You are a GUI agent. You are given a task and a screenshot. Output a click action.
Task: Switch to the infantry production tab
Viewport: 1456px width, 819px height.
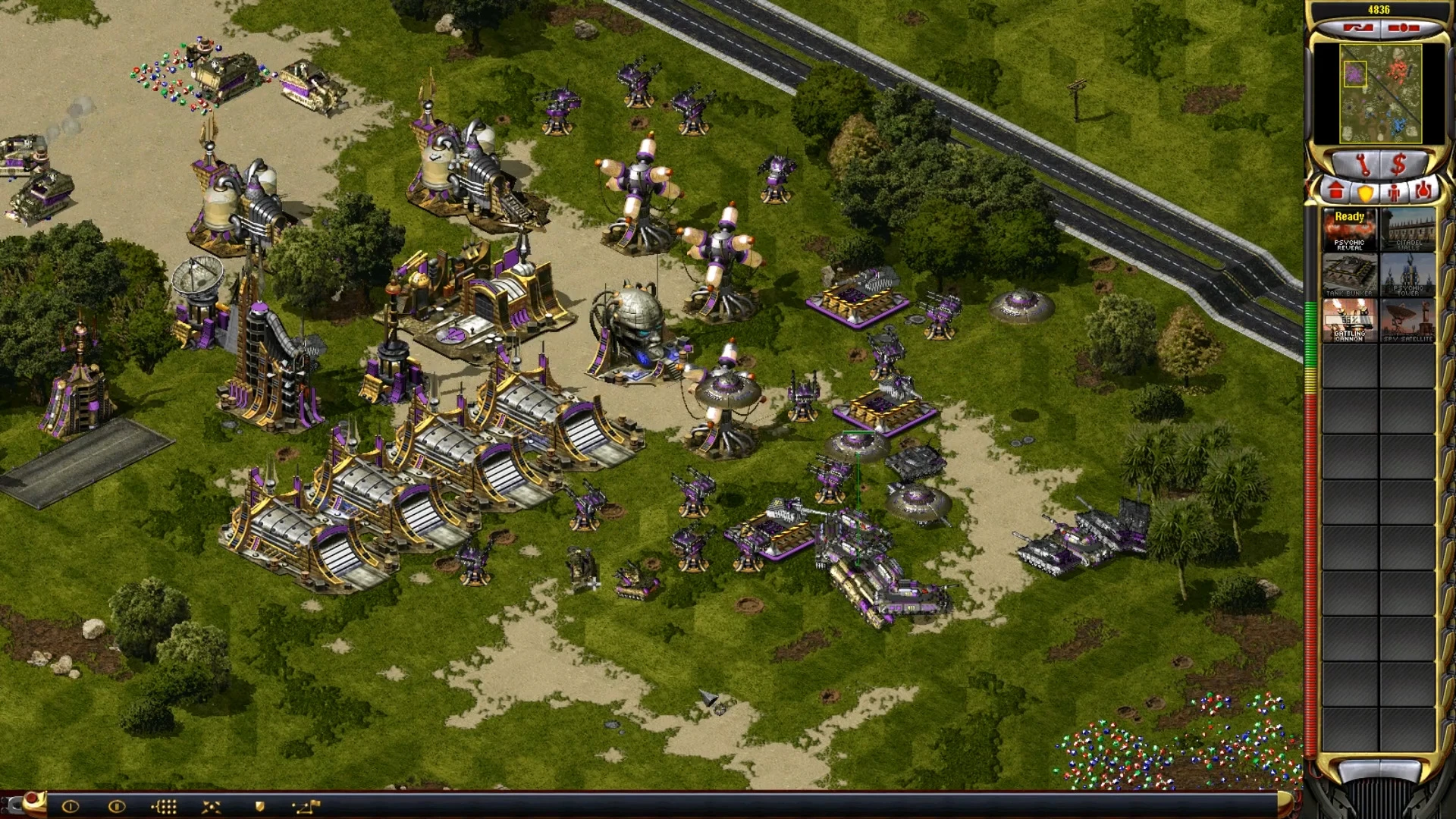coord(1395,192)
